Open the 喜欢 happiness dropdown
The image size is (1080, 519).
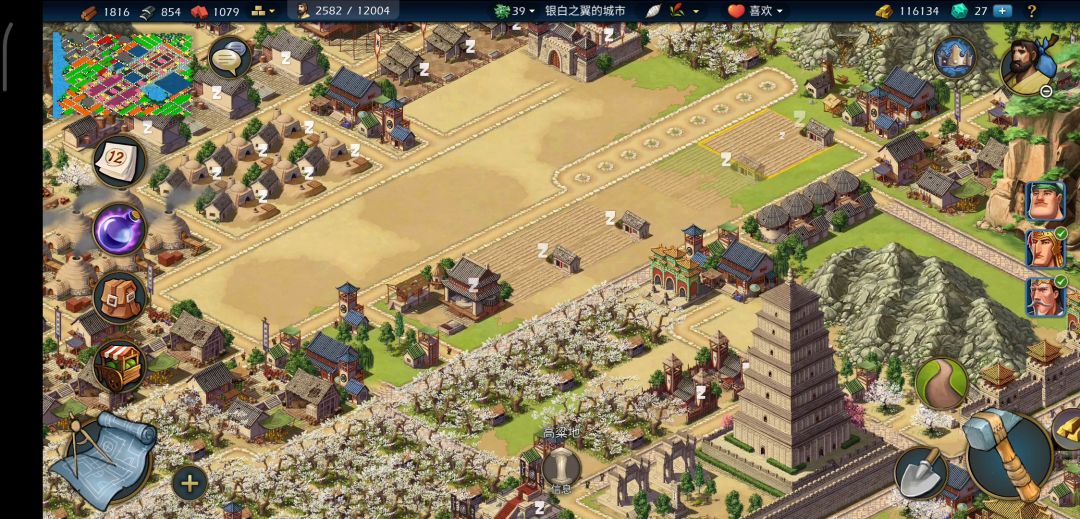pyautogui.click(x=755, y=11)
